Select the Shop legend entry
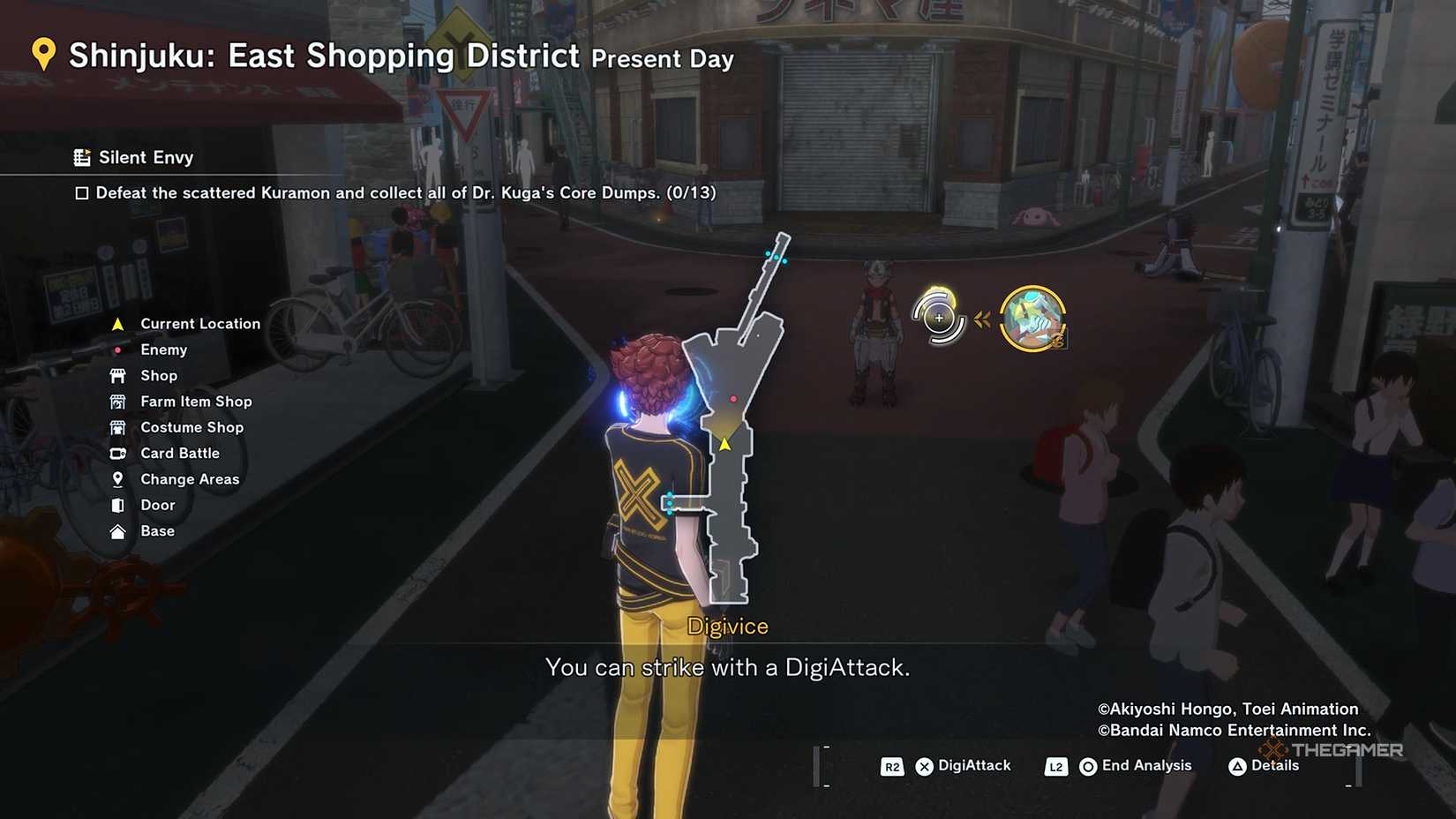The height and width of the screenshot is (819, 1456). click(159, 376)
